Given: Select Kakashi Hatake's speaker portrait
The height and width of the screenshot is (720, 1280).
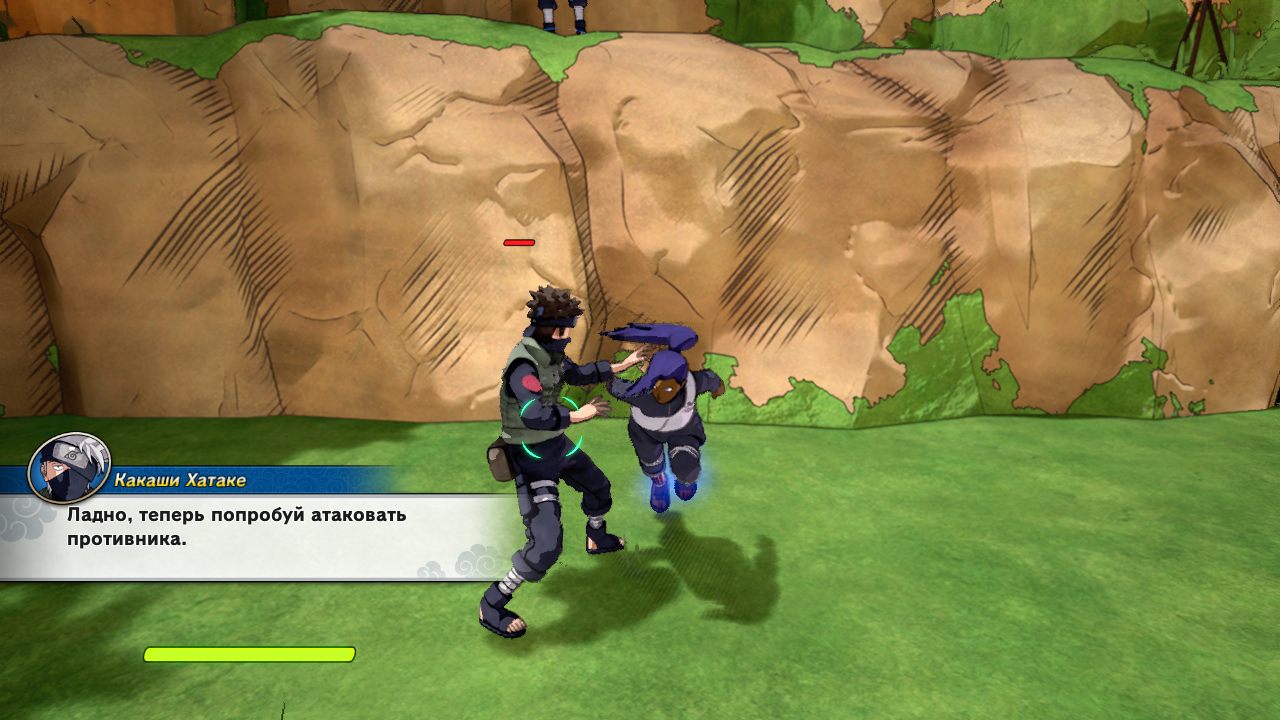Looking at the screenshot, I should pyautogui.click(x=68, y=467).
